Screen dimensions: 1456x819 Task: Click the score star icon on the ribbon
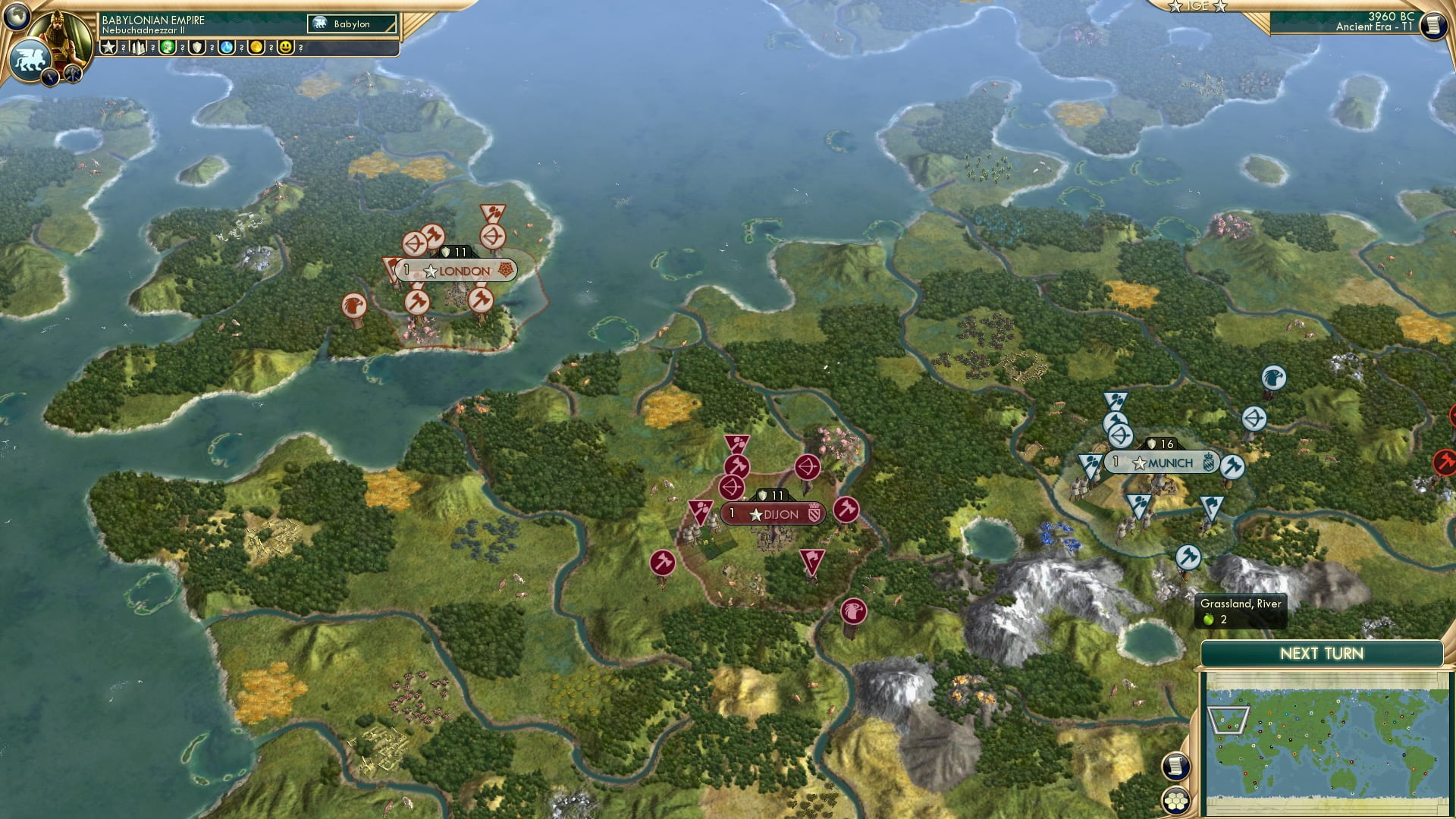pos(108,47)
